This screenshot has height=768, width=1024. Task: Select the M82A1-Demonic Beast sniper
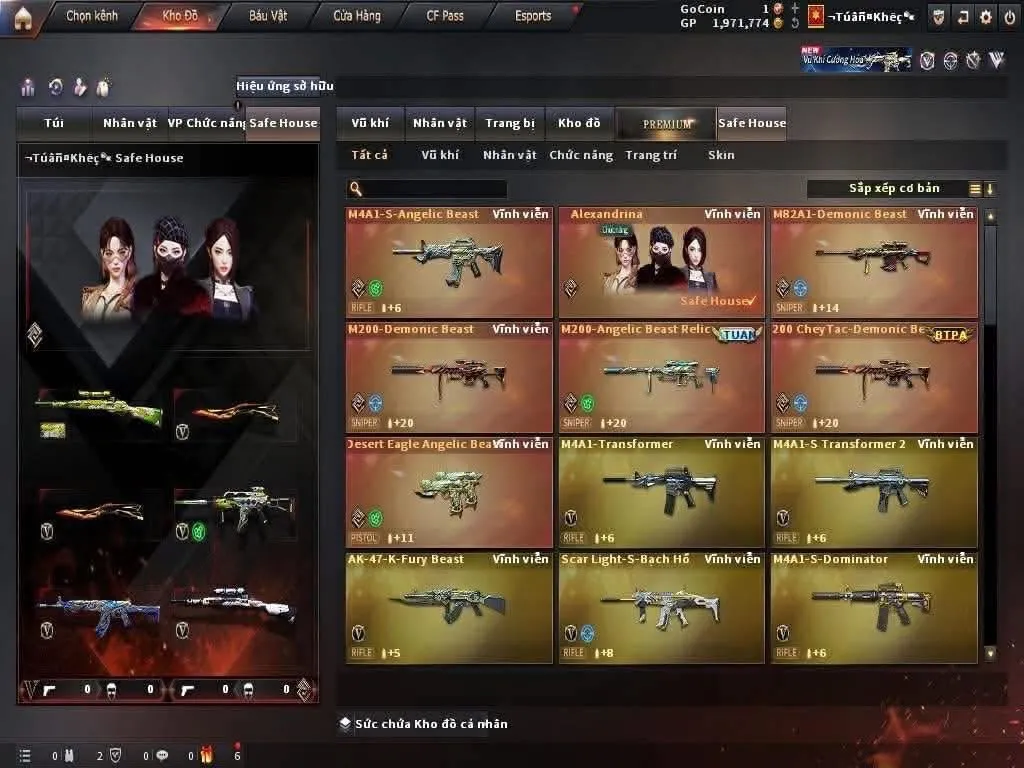click(x=874, y=262)
